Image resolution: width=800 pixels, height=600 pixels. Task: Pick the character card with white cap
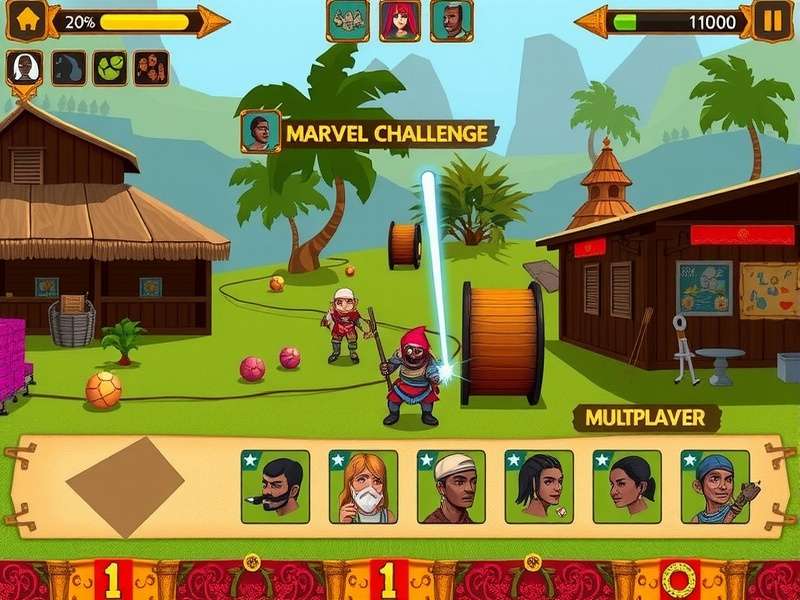pos(451,487)
